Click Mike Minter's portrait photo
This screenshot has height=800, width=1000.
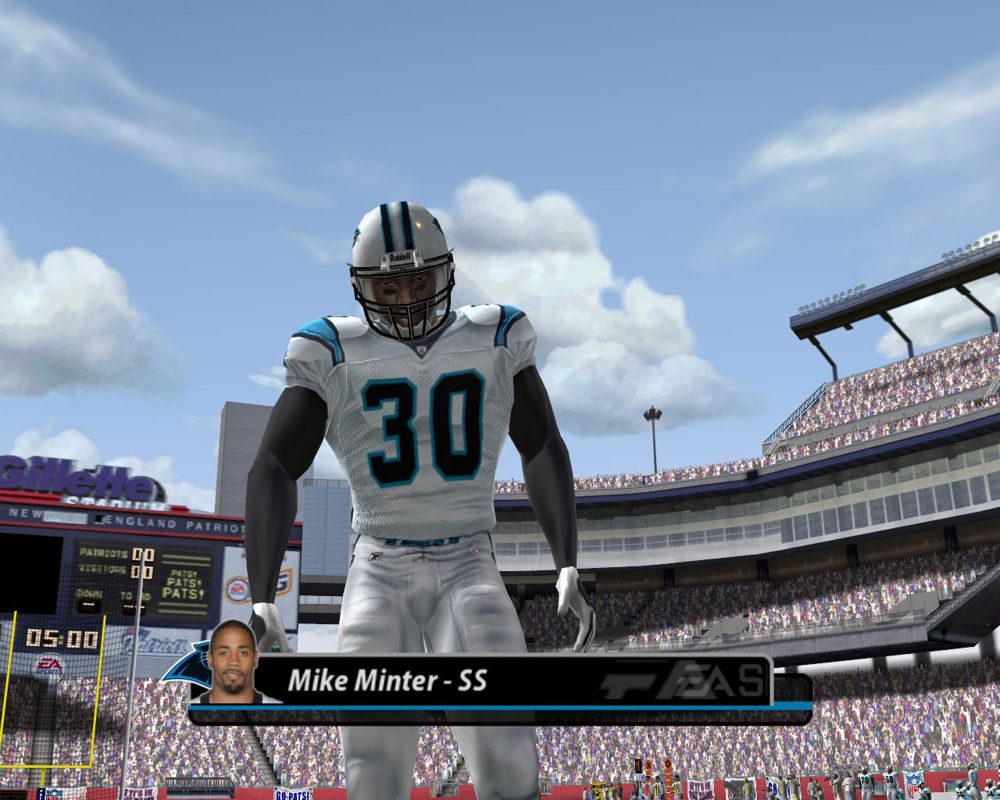tap(232, 662)
